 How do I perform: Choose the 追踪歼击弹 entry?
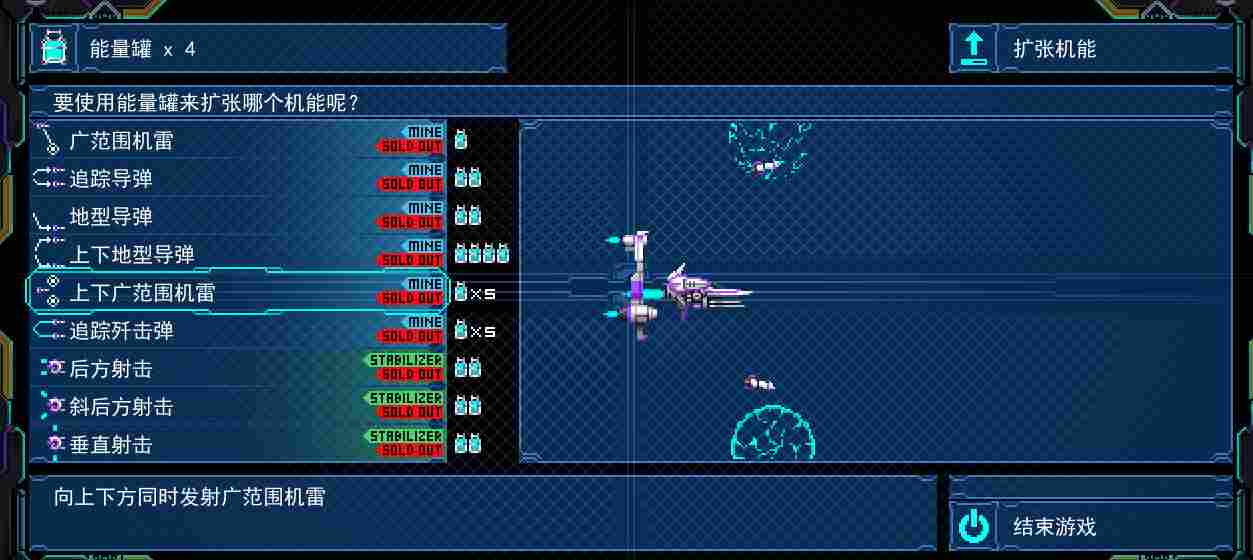(x=238, y=331)
